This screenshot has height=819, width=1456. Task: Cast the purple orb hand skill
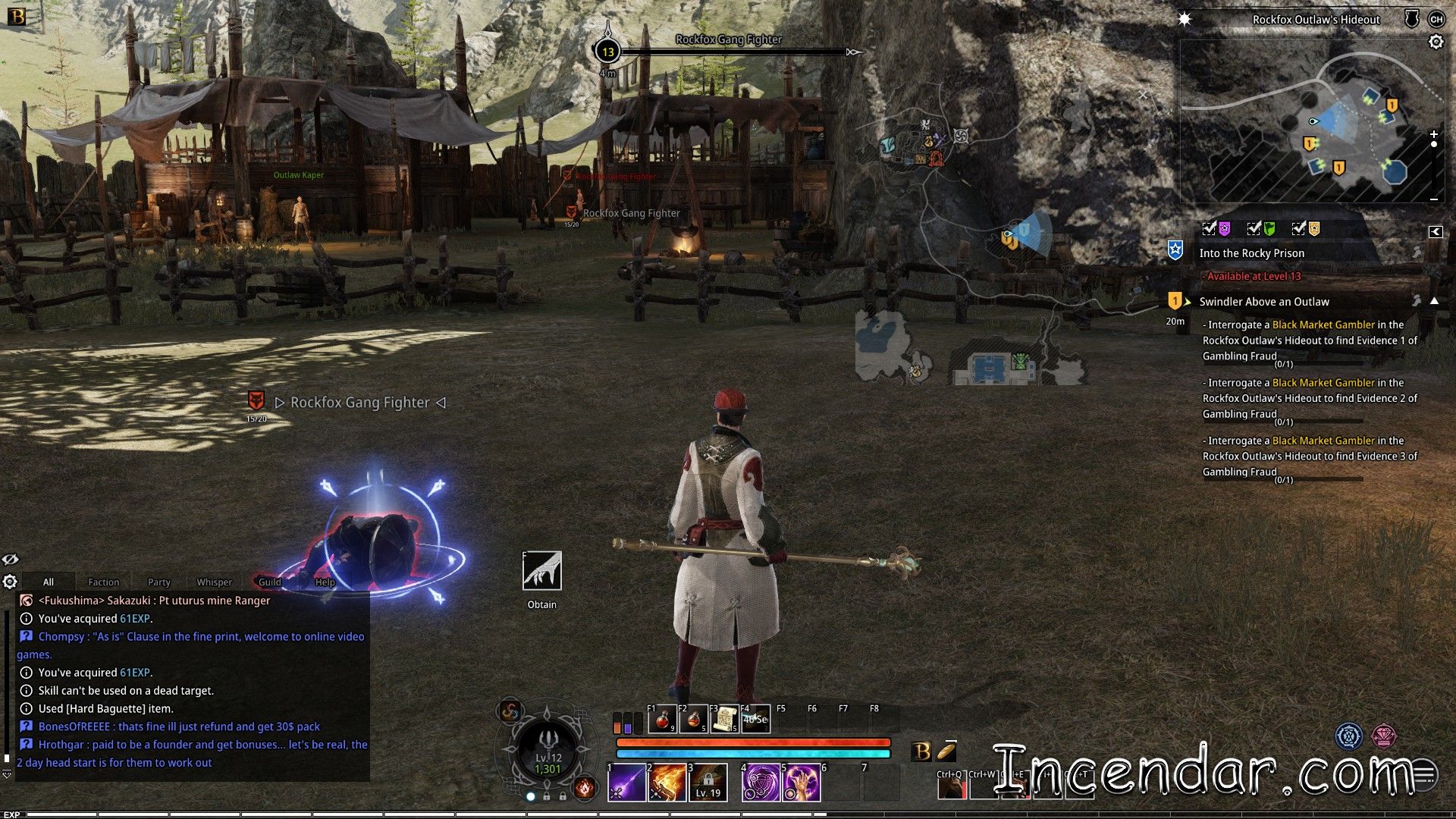click(x=801, y=783)
